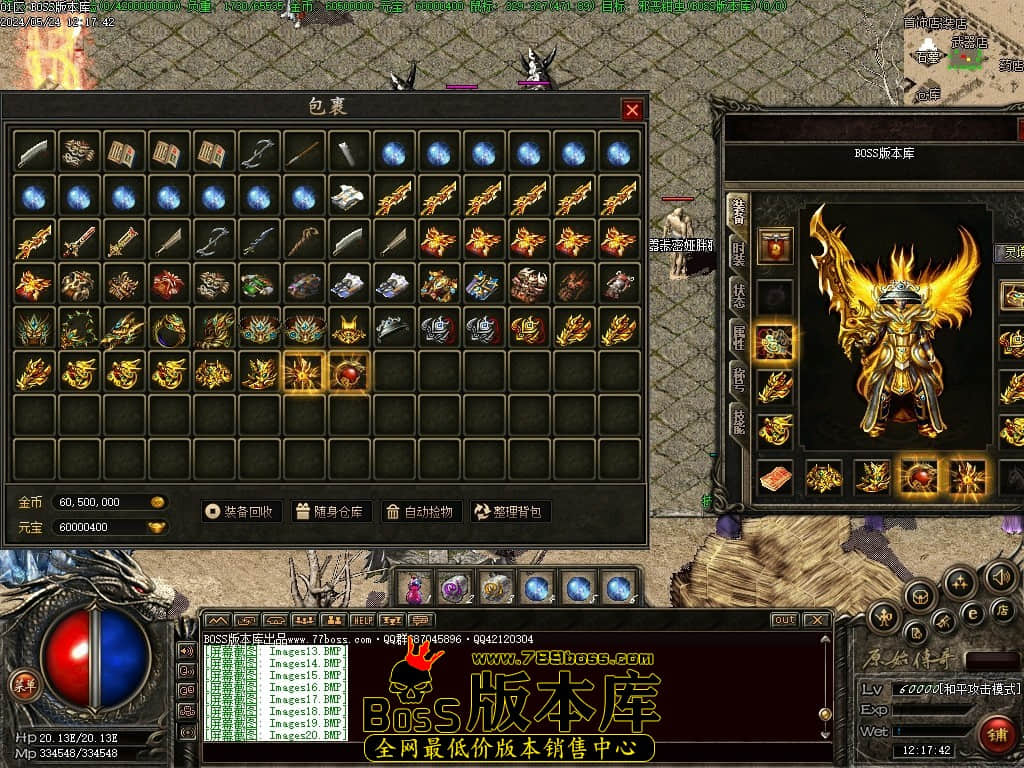This screenshot has width=1024, height=768.
Task: Click 整理背包 to sort the bag
Action: (511, 511)
